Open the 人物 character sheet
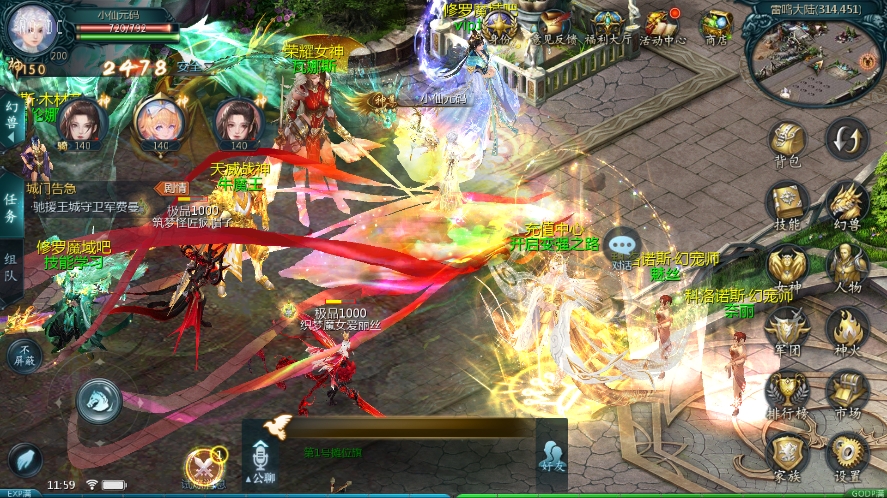887x498 pixels. point(846,267)
